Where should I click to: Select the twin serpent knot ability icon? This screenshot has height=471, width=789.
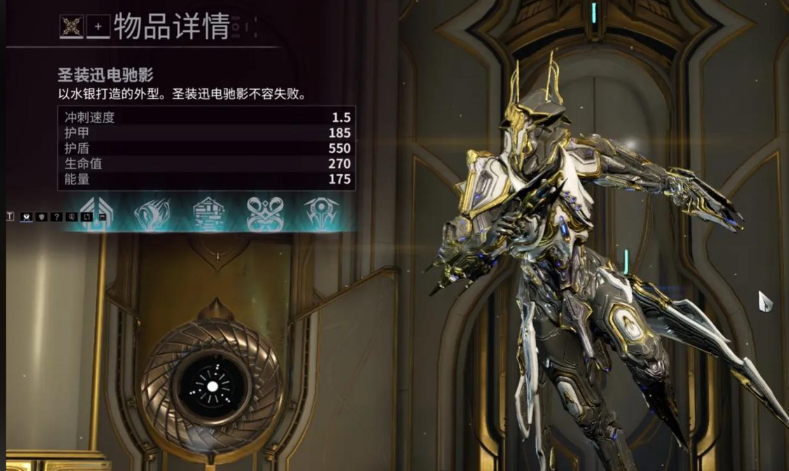[x=265, y=213]
